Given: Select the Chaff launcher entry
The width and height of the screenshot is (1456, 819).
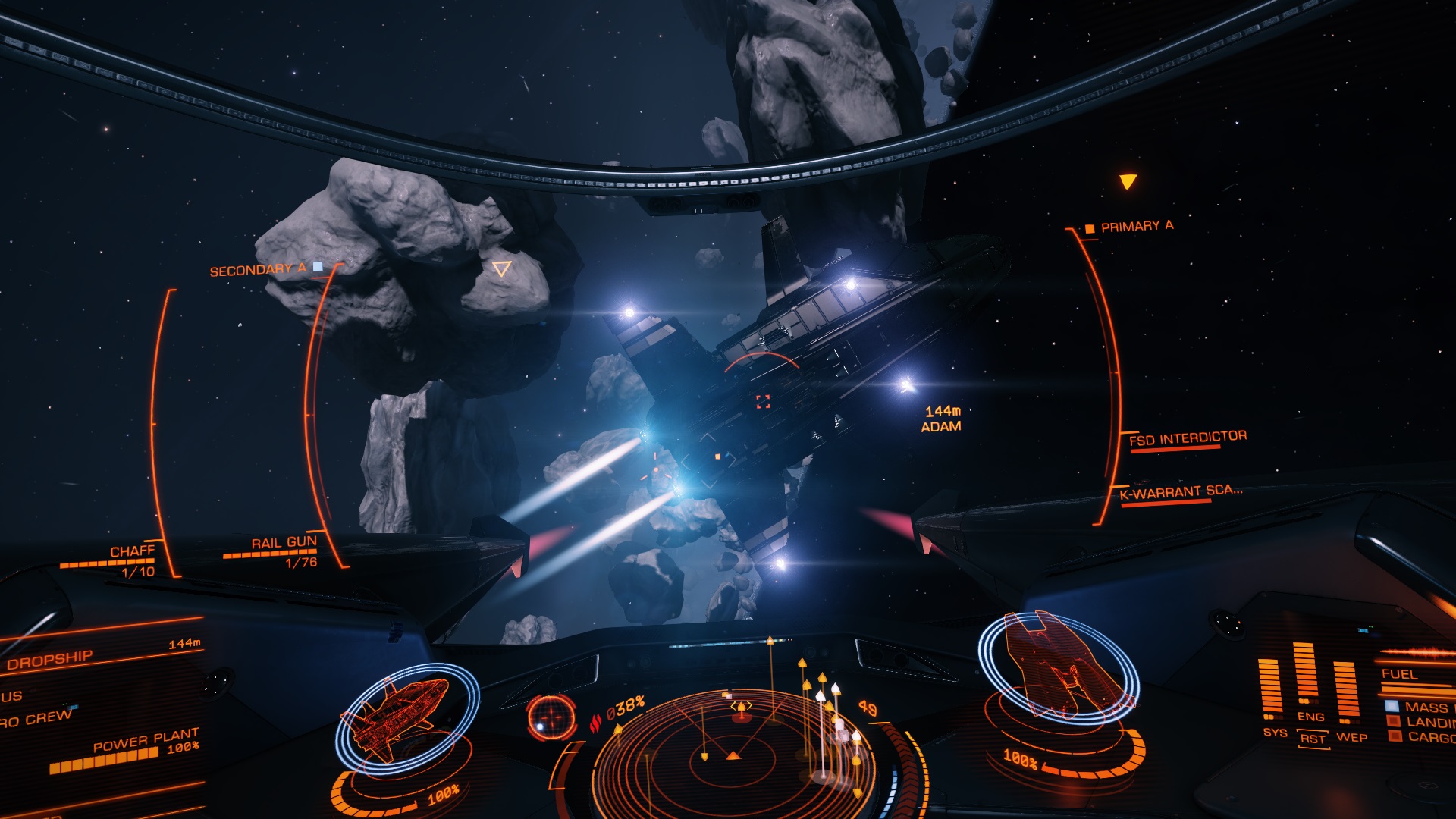Looking at the screenshot, I should click(132, 551).
